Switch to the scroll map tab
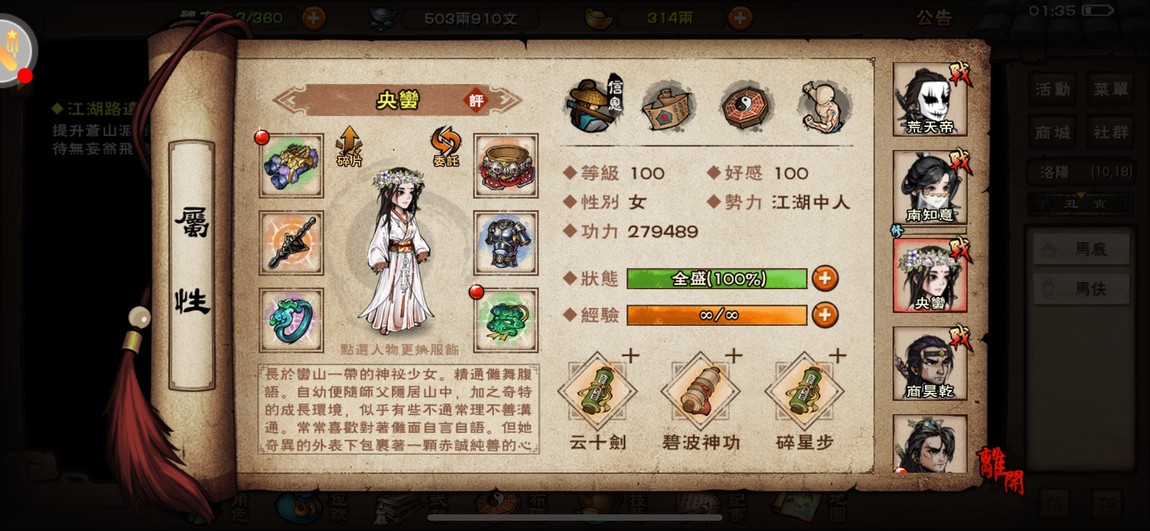This screenshot has height=531, width=1150. [x=668, y=105]
